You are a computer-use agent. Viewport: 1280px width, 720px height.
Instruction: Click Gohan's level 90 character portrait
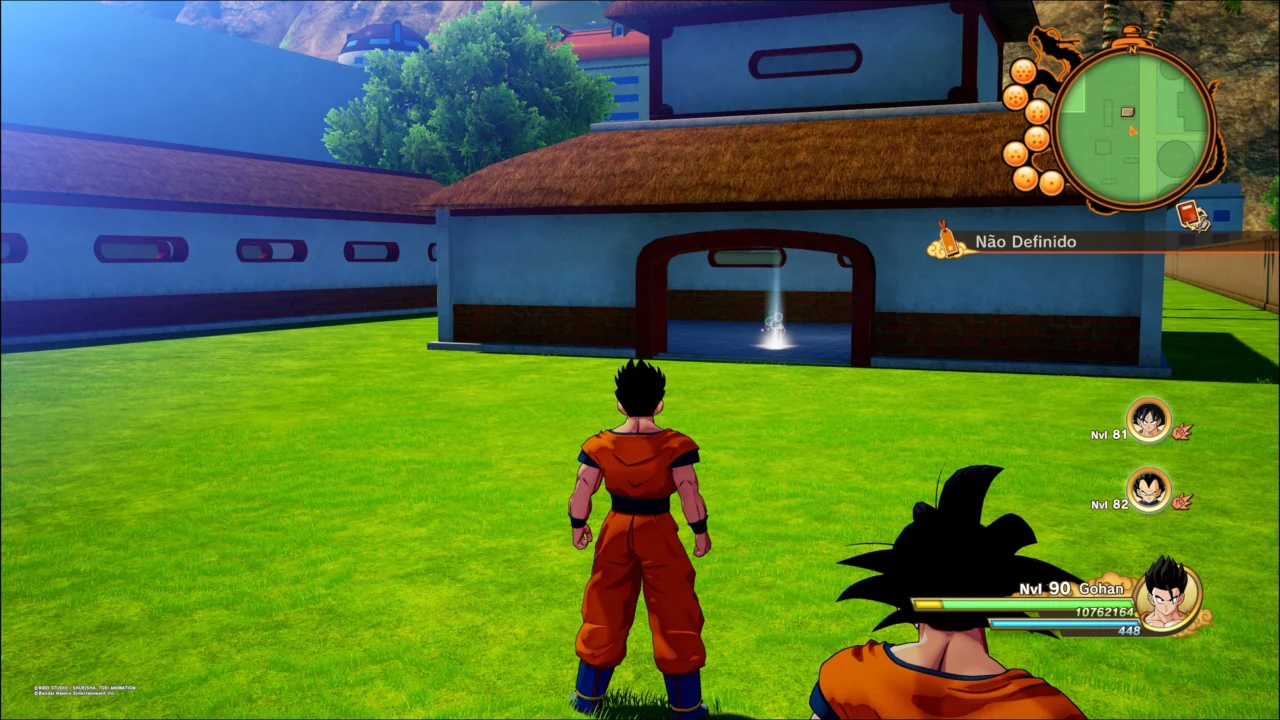[x=1166, y=594]
